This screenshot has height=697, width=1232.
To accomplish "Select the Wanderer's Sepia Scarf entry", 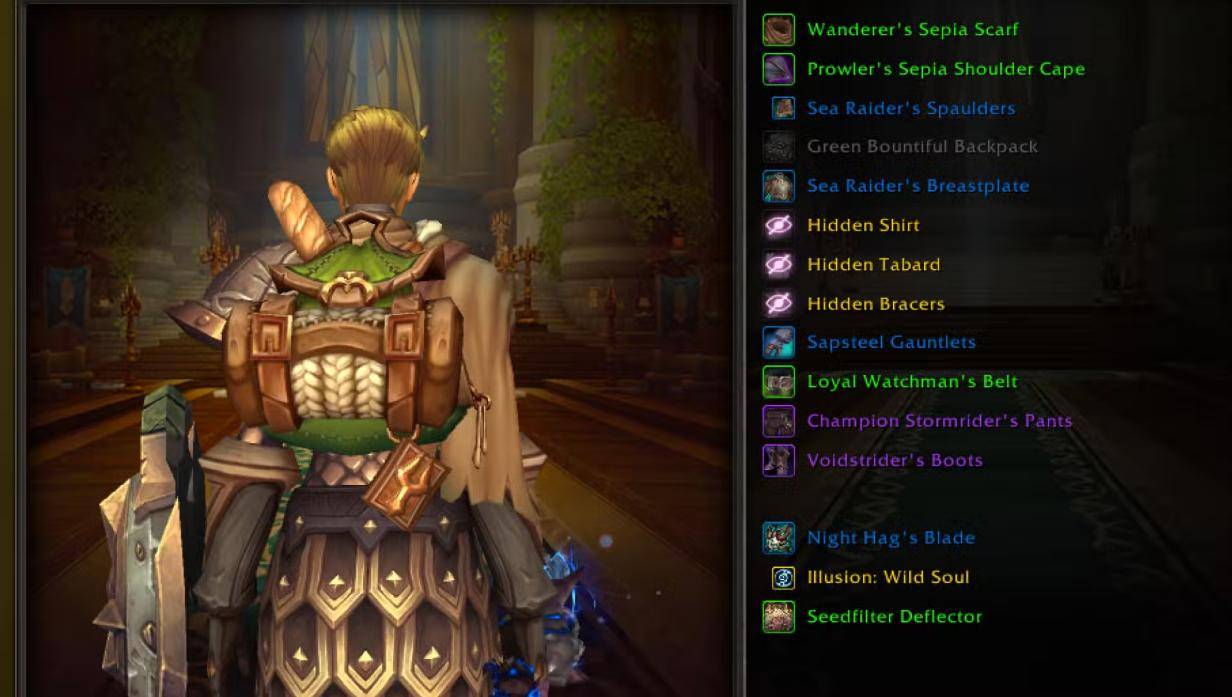I will click(x=912, y=30).
